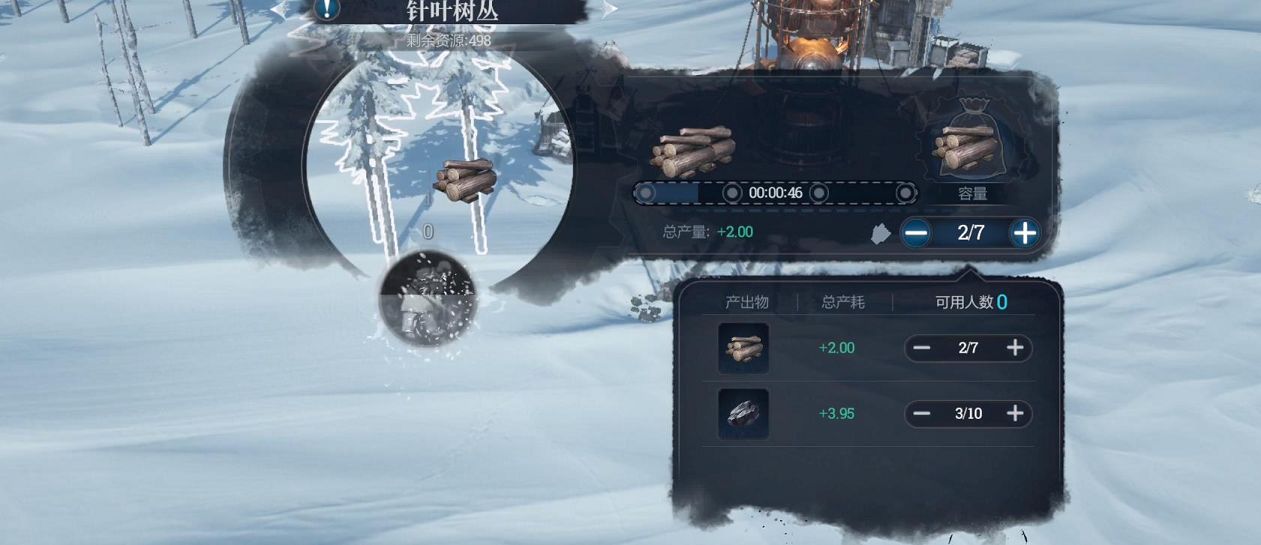Go to the next resource site with right arrow

(609, 9)
